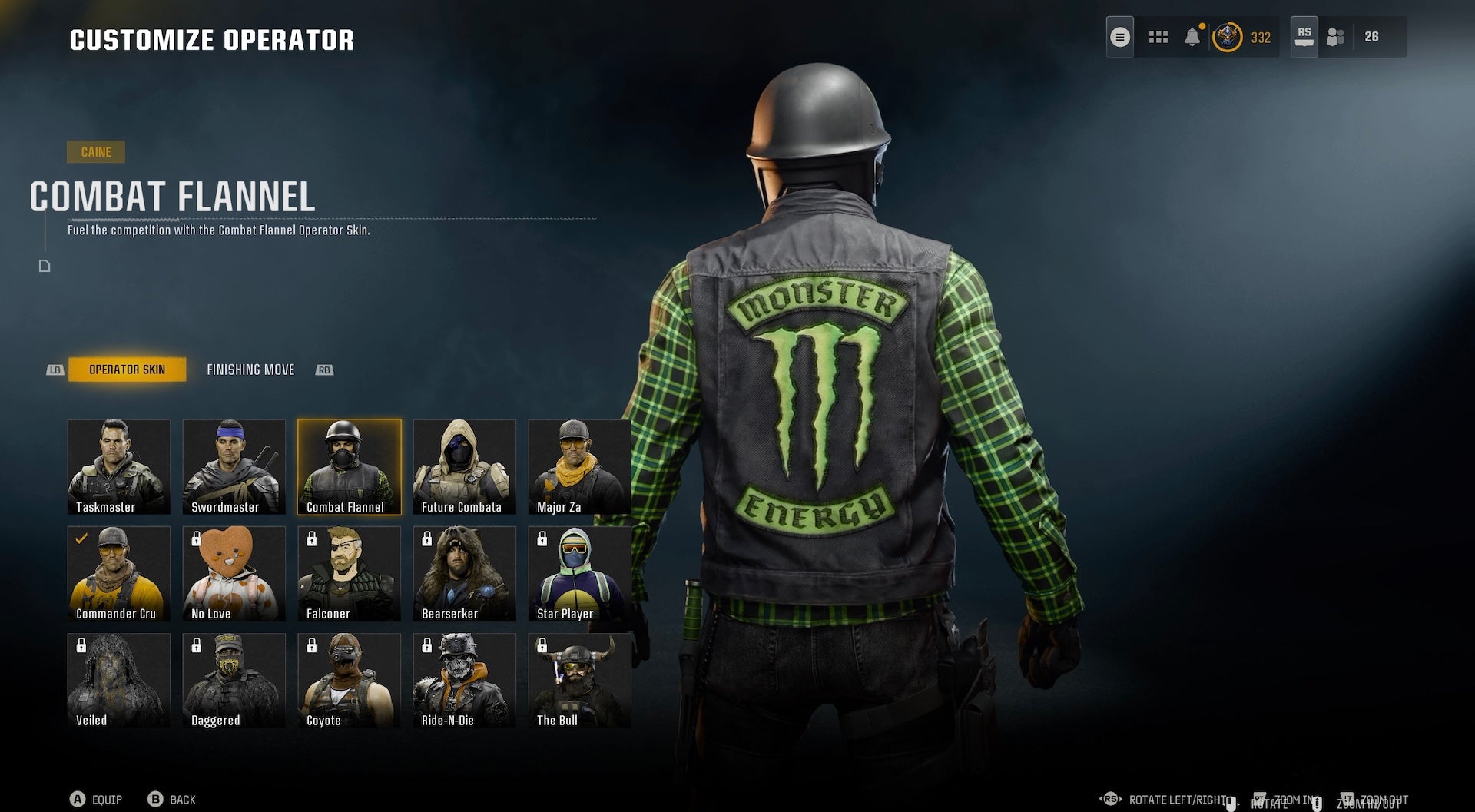Select the Major Za skin tile

click(x=579, y=466)
